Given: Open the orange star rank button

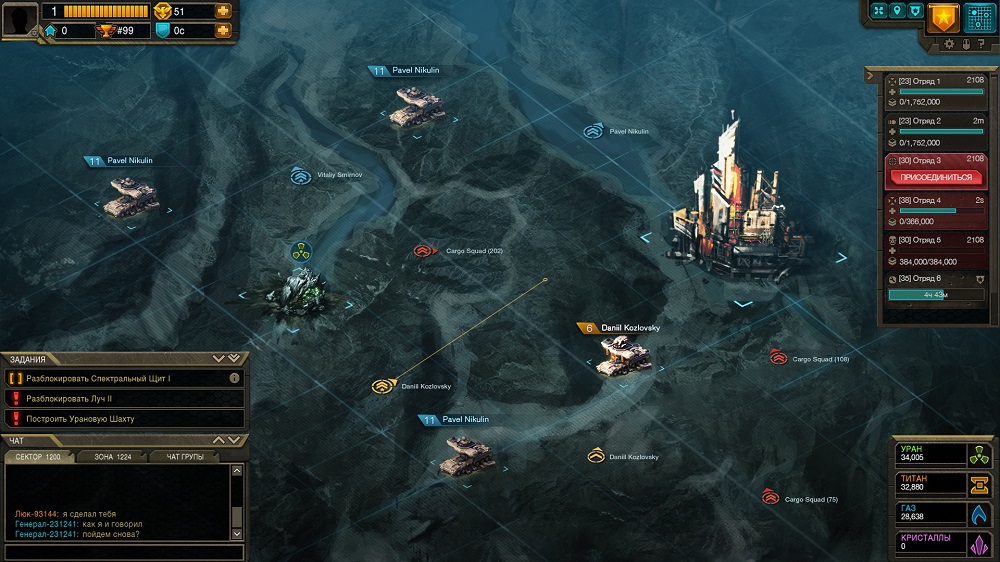Looking at the screenshot, I should pyautogui.click(x=942, y=18).
